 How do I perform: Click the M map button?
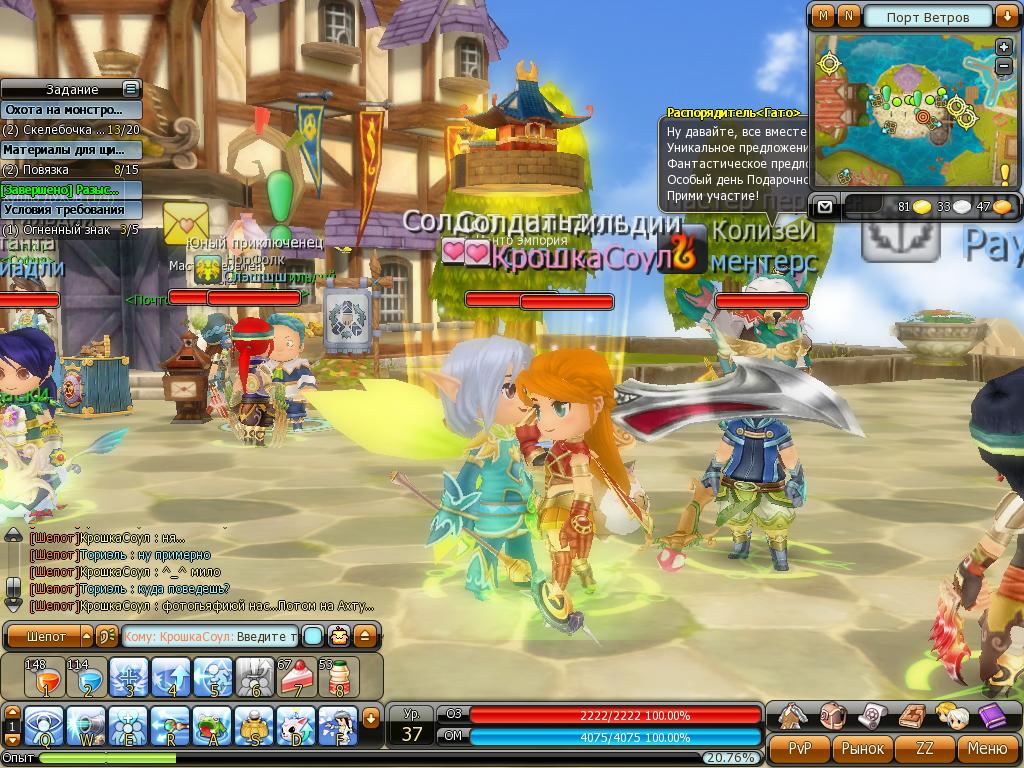[x=823, y=16]
